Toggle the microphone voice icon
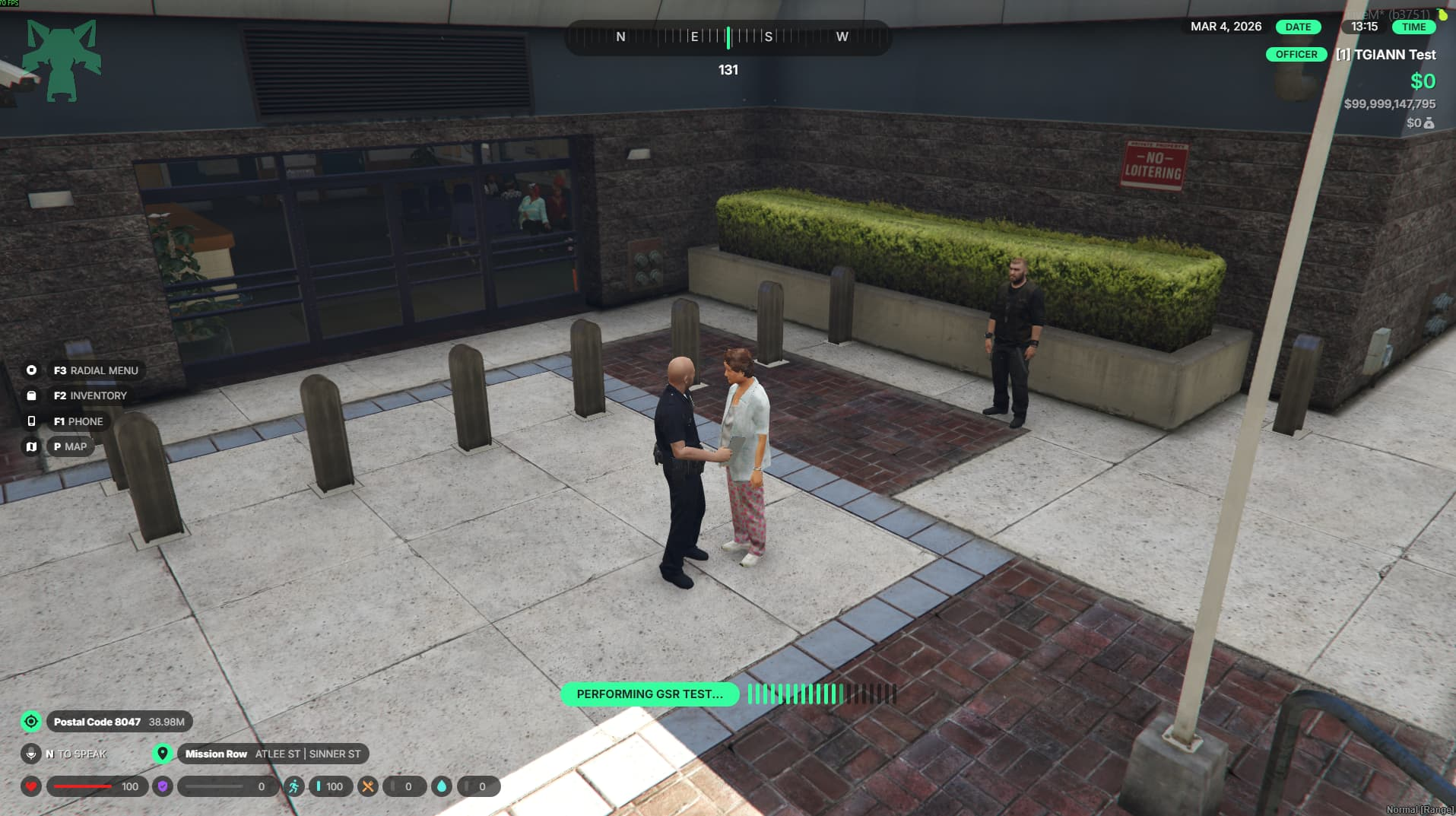This screenshot has height=816, width=1456. pos(31,754)
